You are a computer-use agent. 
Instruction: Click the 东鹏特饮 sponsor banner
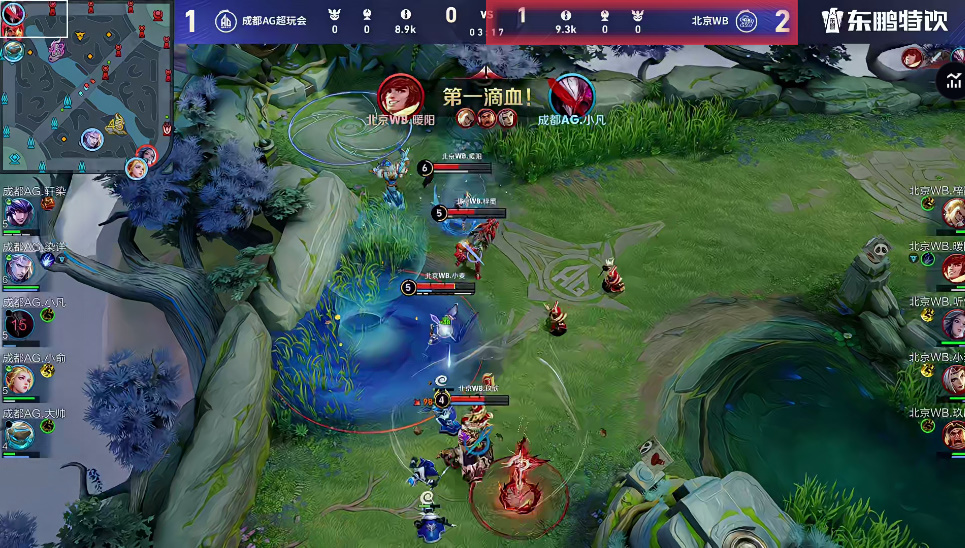(885, 21)
